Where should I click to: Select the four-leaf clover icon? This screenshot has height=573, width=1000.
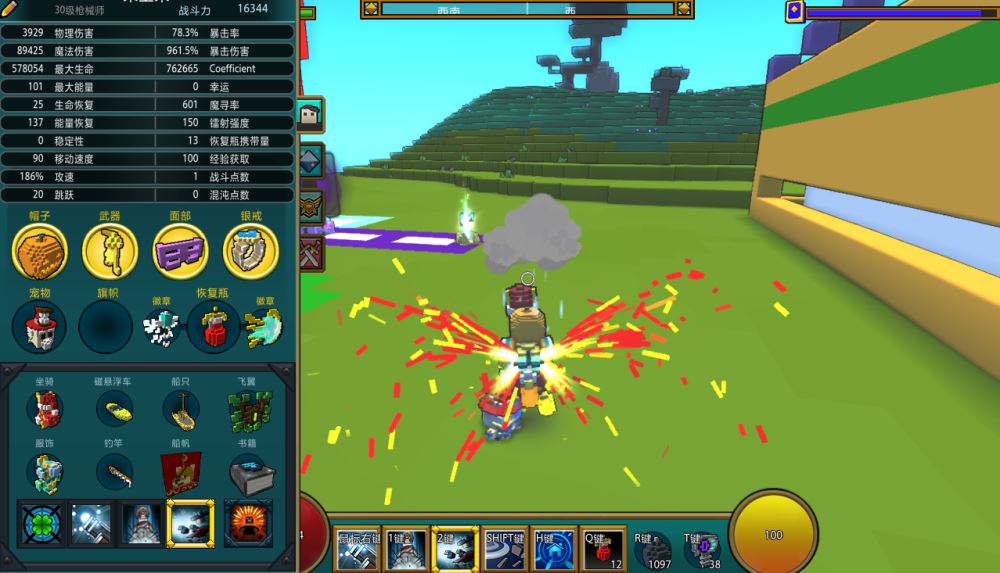[x=42, y=524]
